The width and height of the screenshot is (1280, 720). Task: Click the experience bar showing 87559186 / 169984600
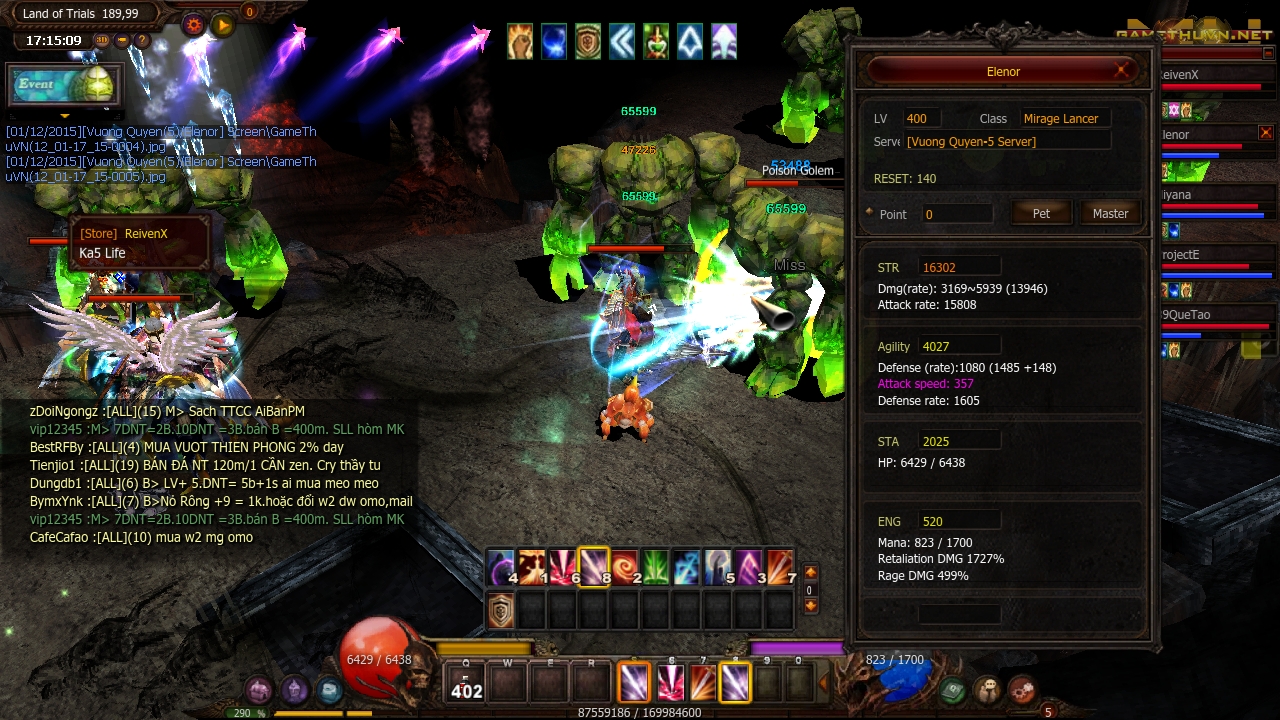[x=640, y=711]
